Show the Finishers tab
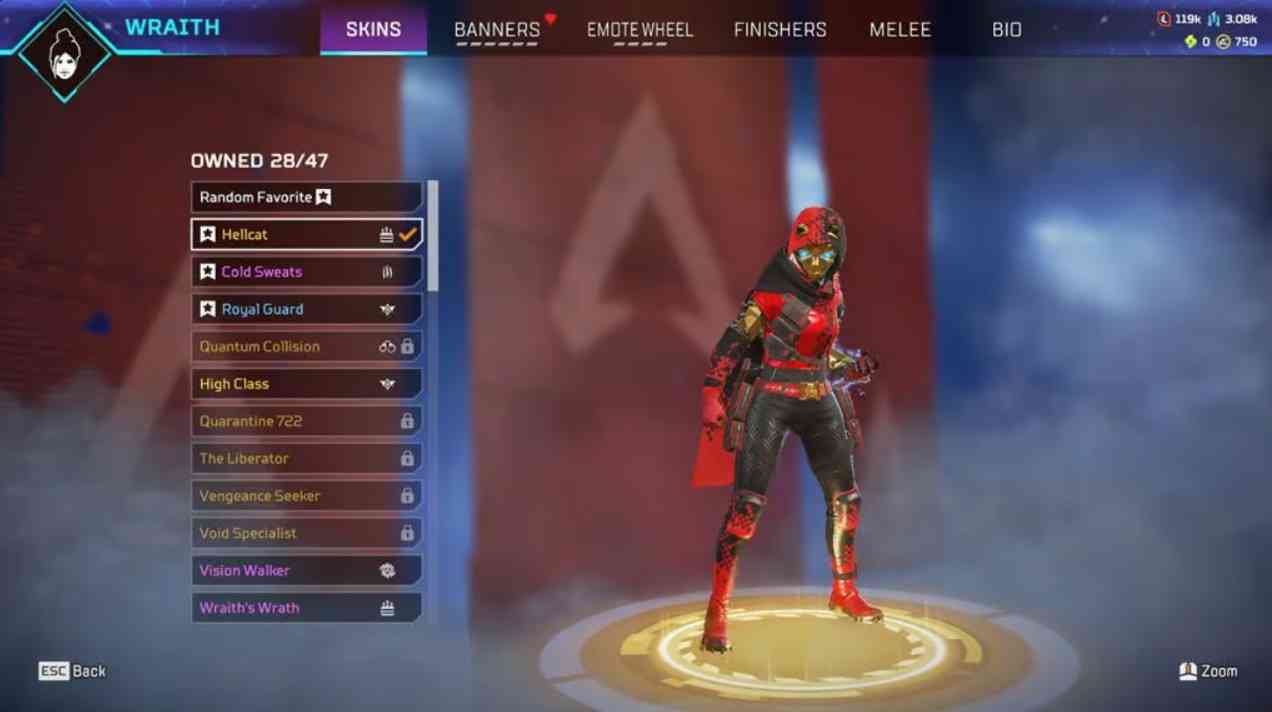 click(x=780, y=30)
